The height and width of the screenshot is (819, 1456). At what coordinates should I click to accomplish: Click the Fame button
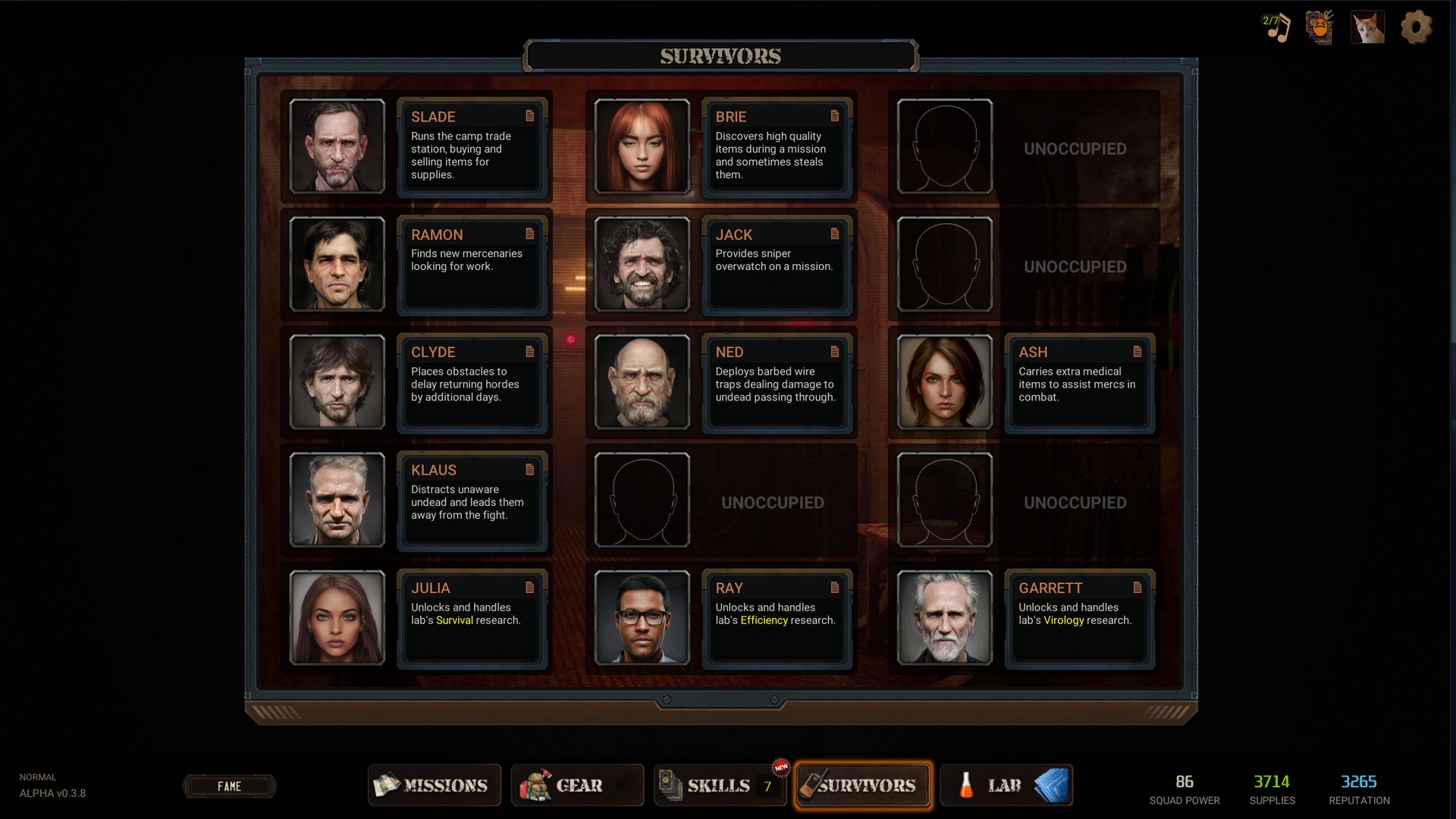coord(229,786)
